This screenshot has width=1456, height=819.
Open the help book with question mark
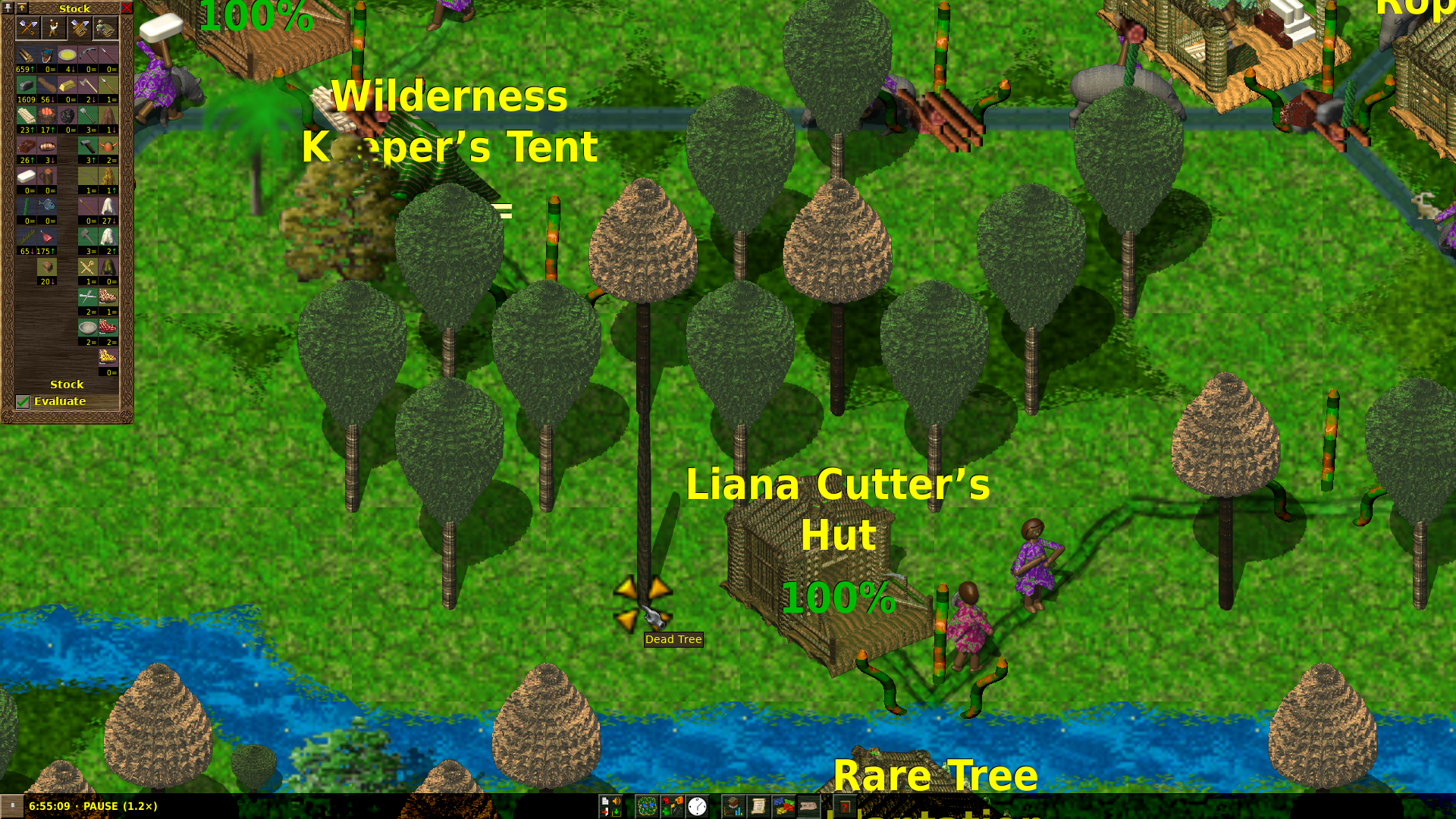point(844,806)
